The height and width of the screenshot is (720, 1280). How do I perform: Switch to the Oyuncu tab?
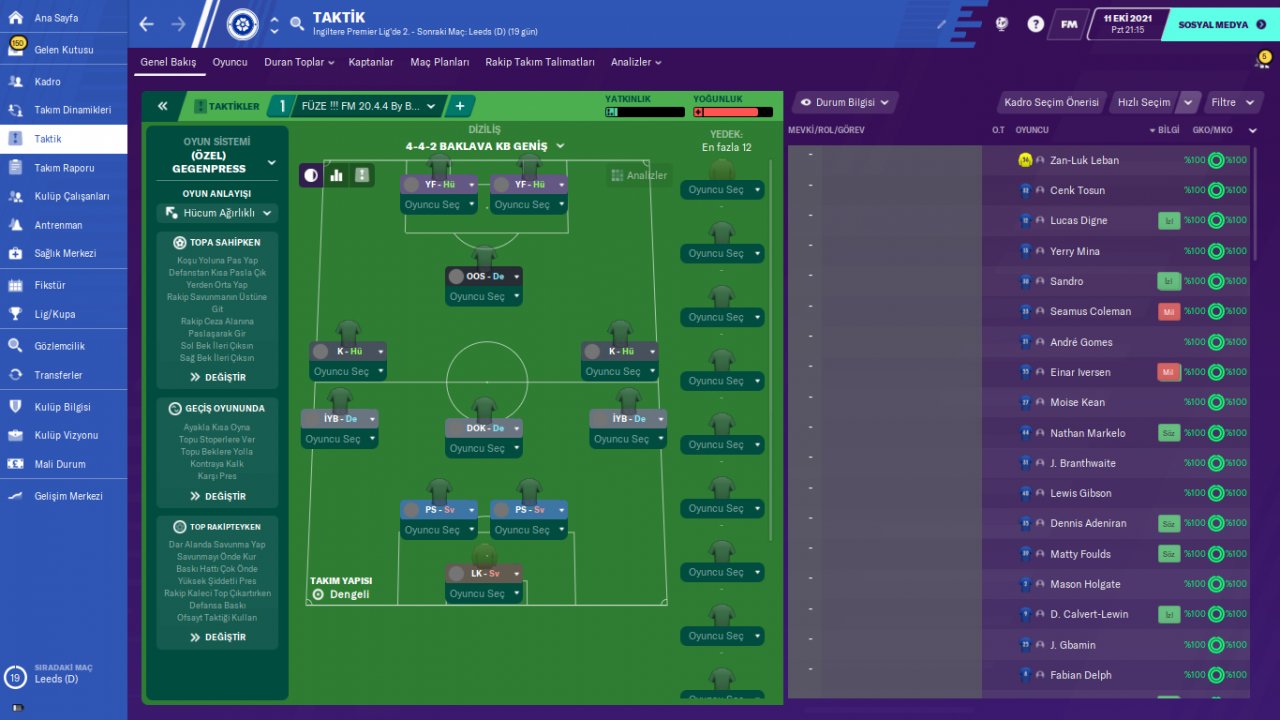pyautogui.click(x=229, y=62)
